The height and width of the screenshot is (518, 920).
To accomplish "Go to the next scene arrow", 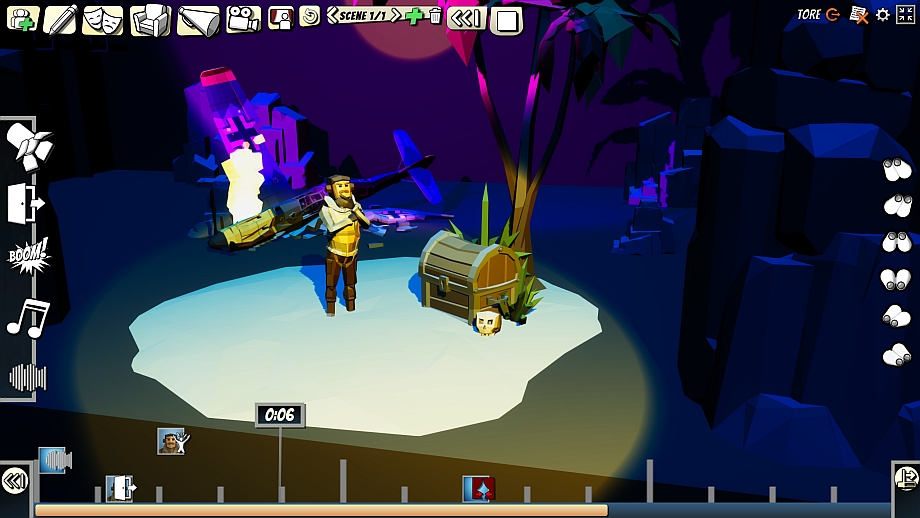I will point(396,15).
